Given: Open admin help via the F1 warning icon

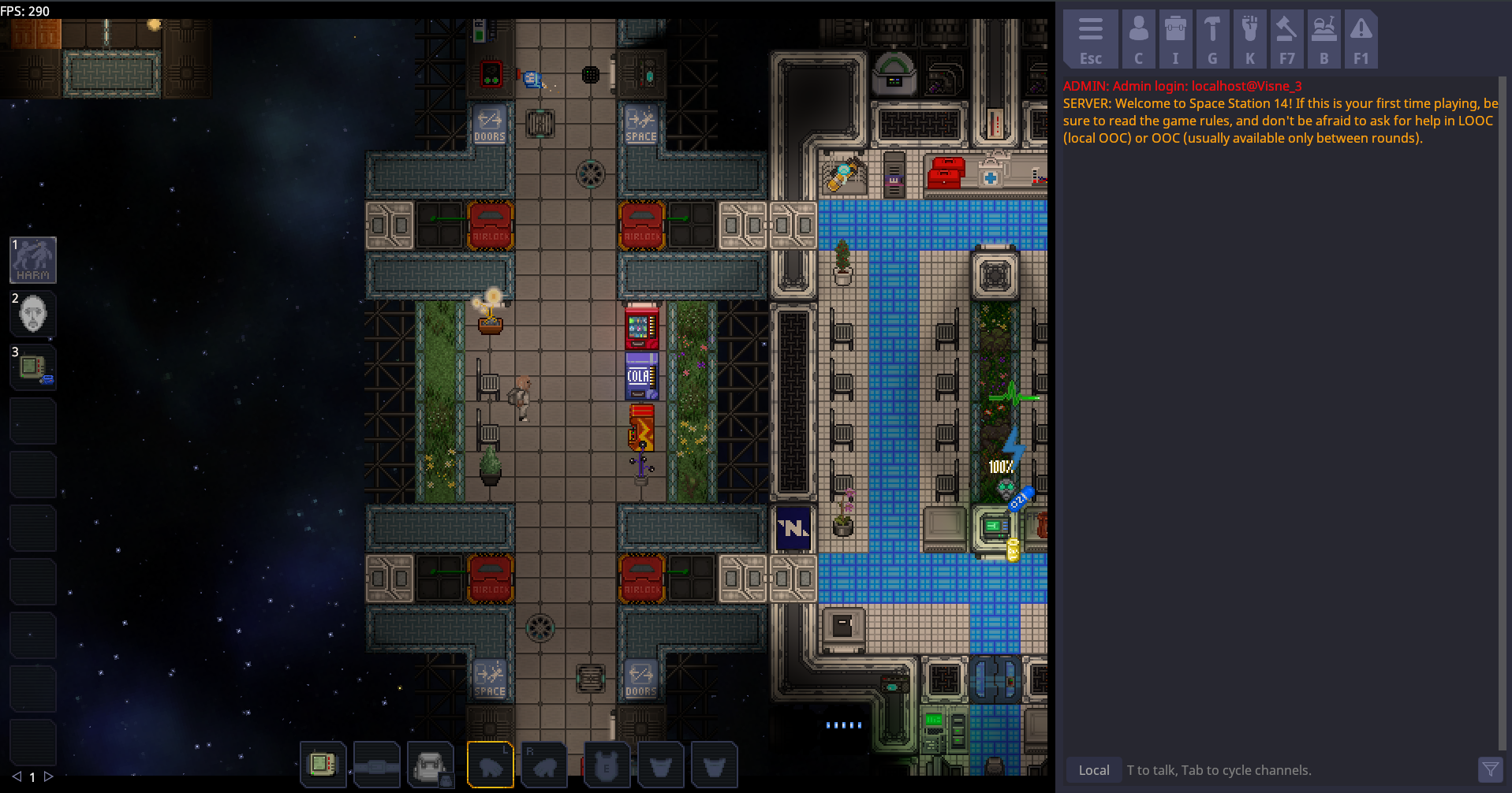Looking at the screenshot, I should (x=1361, y=37).
